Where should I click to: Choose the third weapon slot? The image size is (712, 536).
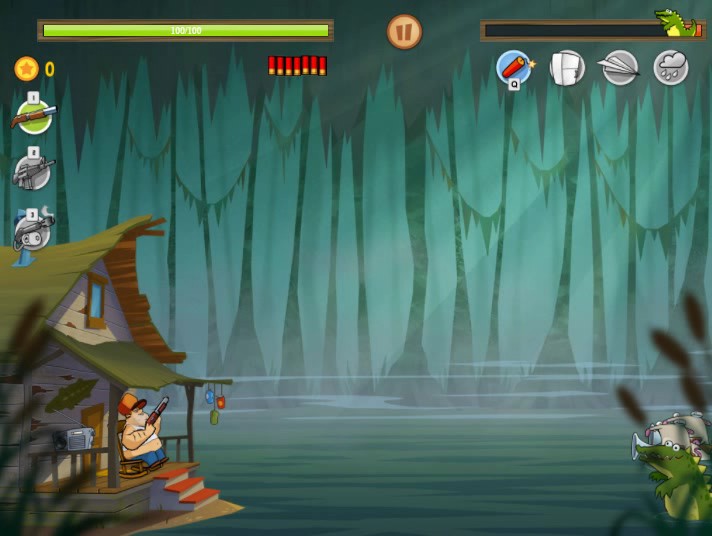tap(33, 232)
